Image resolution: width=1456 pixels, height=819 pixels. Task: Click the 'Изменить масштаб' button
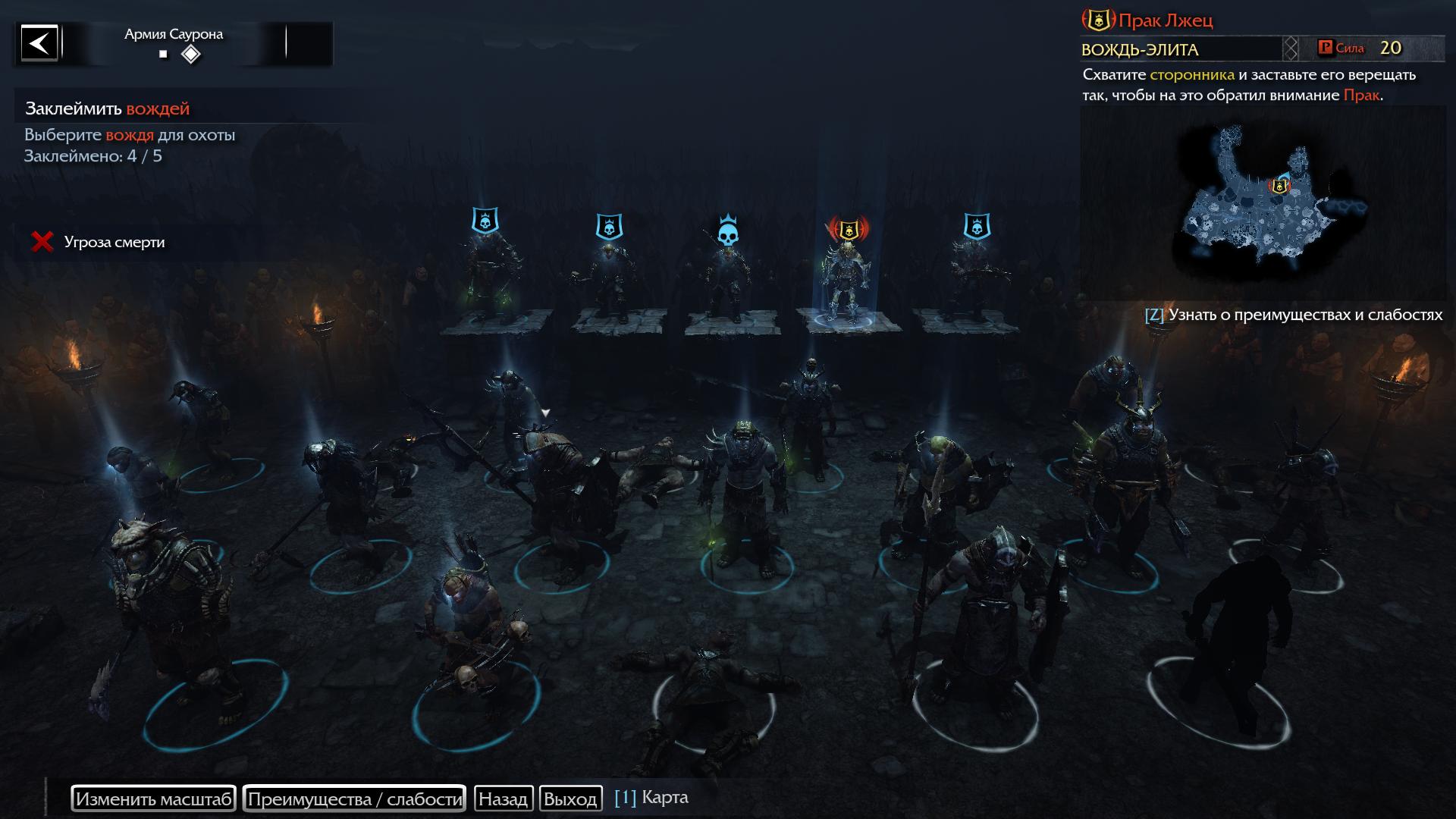[153, 799]
